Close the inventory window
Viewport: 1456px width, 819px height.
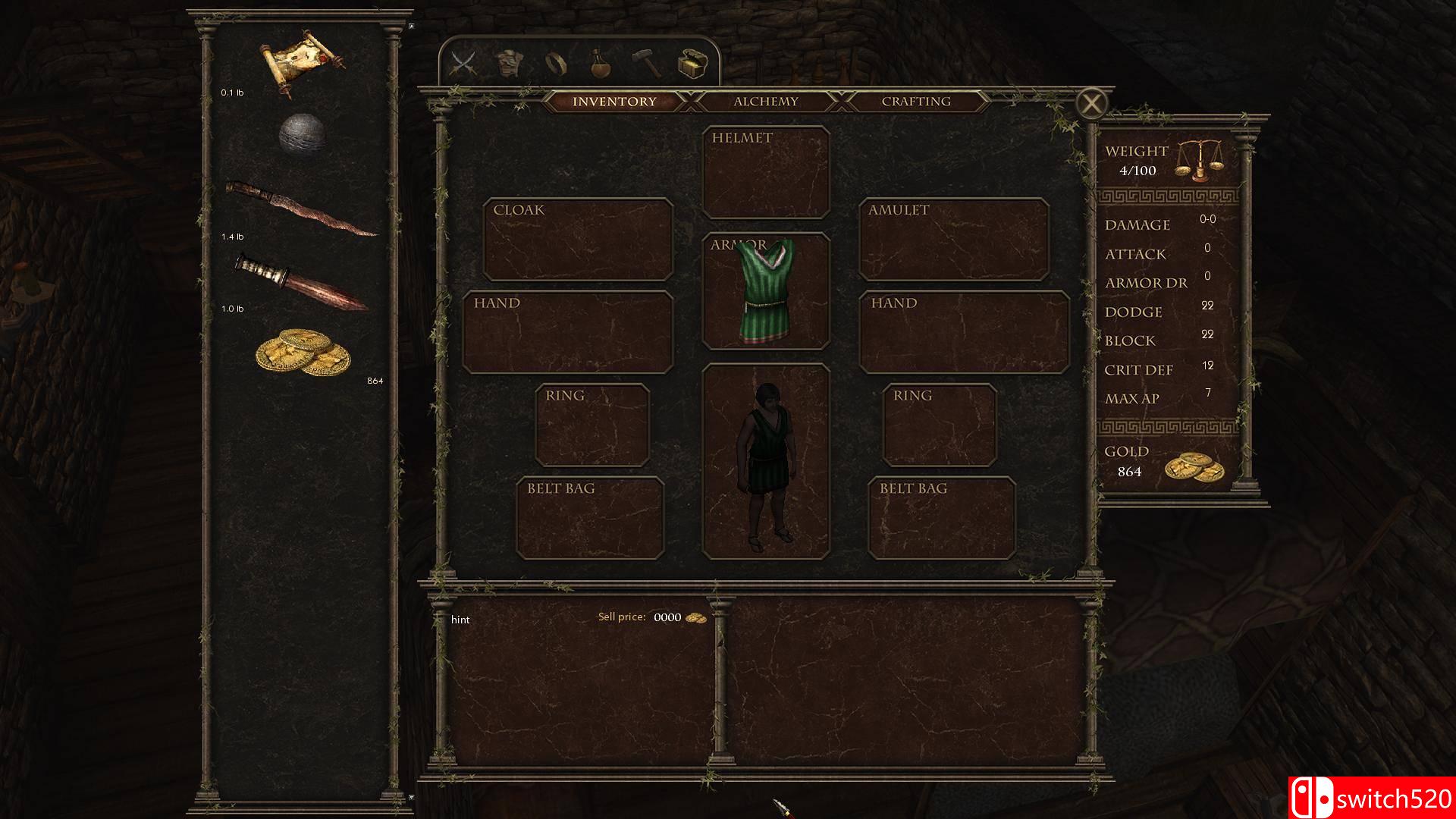pos(1091,103)
